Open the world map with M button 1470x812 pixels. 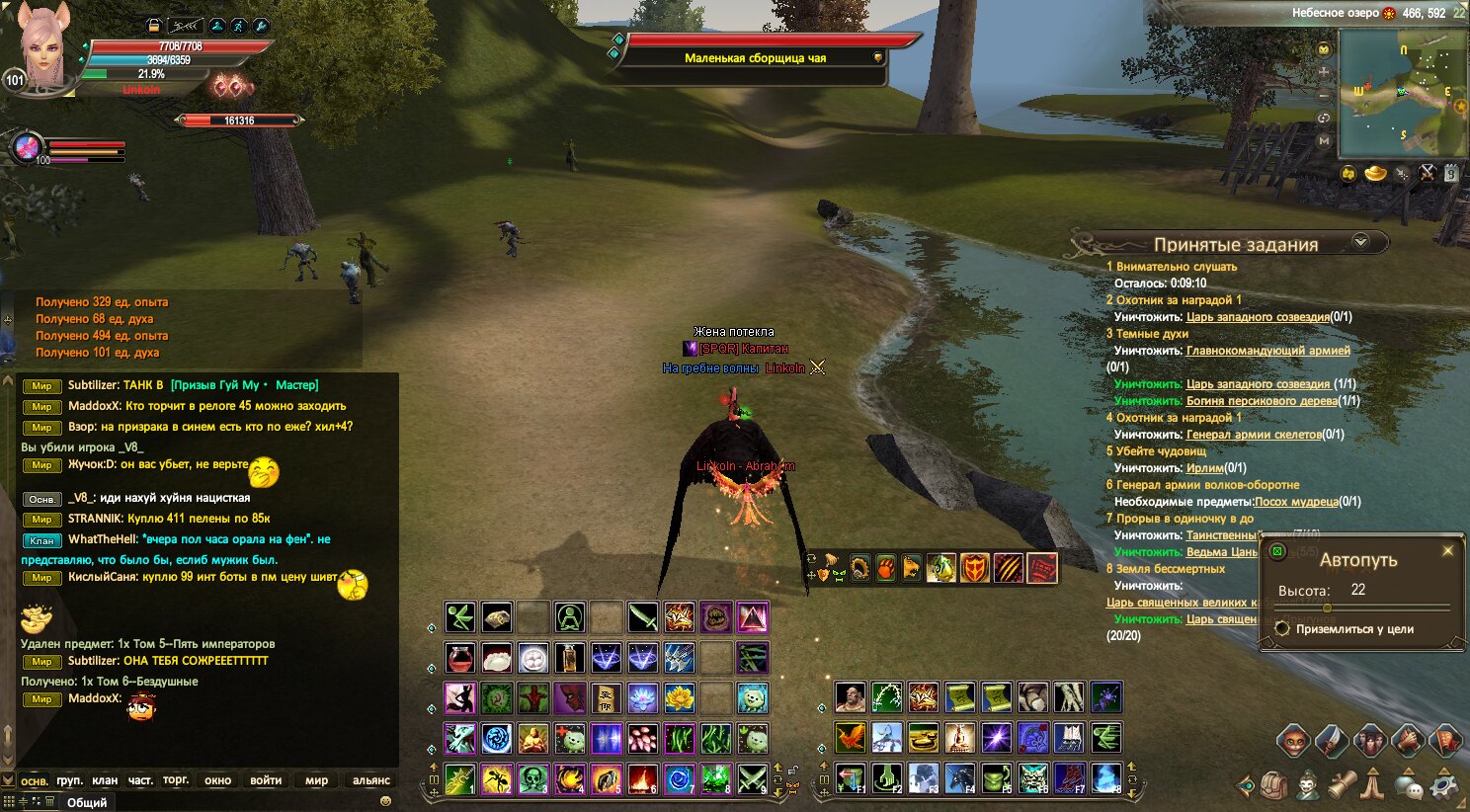click(x=1324, y=141)
